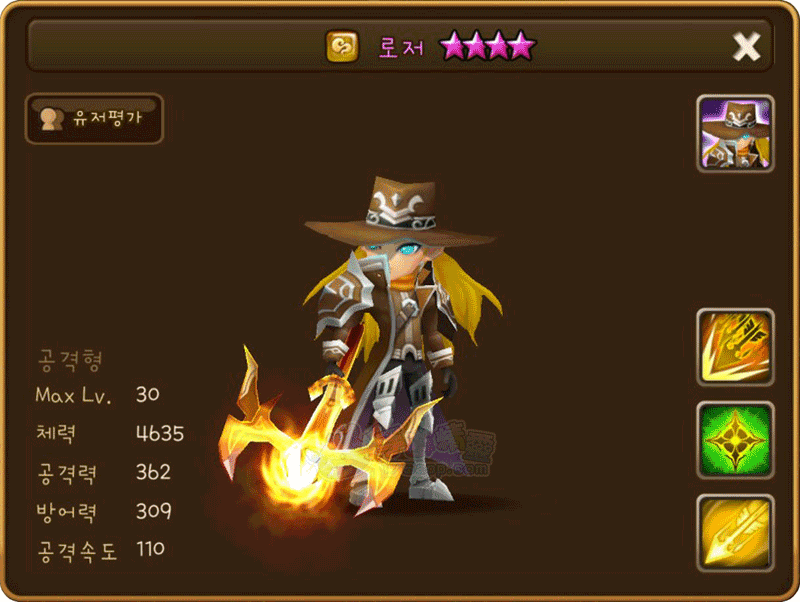Select the hat-wearing monster portrait thumbnail
Image resolution: width=800 pixels, height=602 pixels.
coord(735,134)
